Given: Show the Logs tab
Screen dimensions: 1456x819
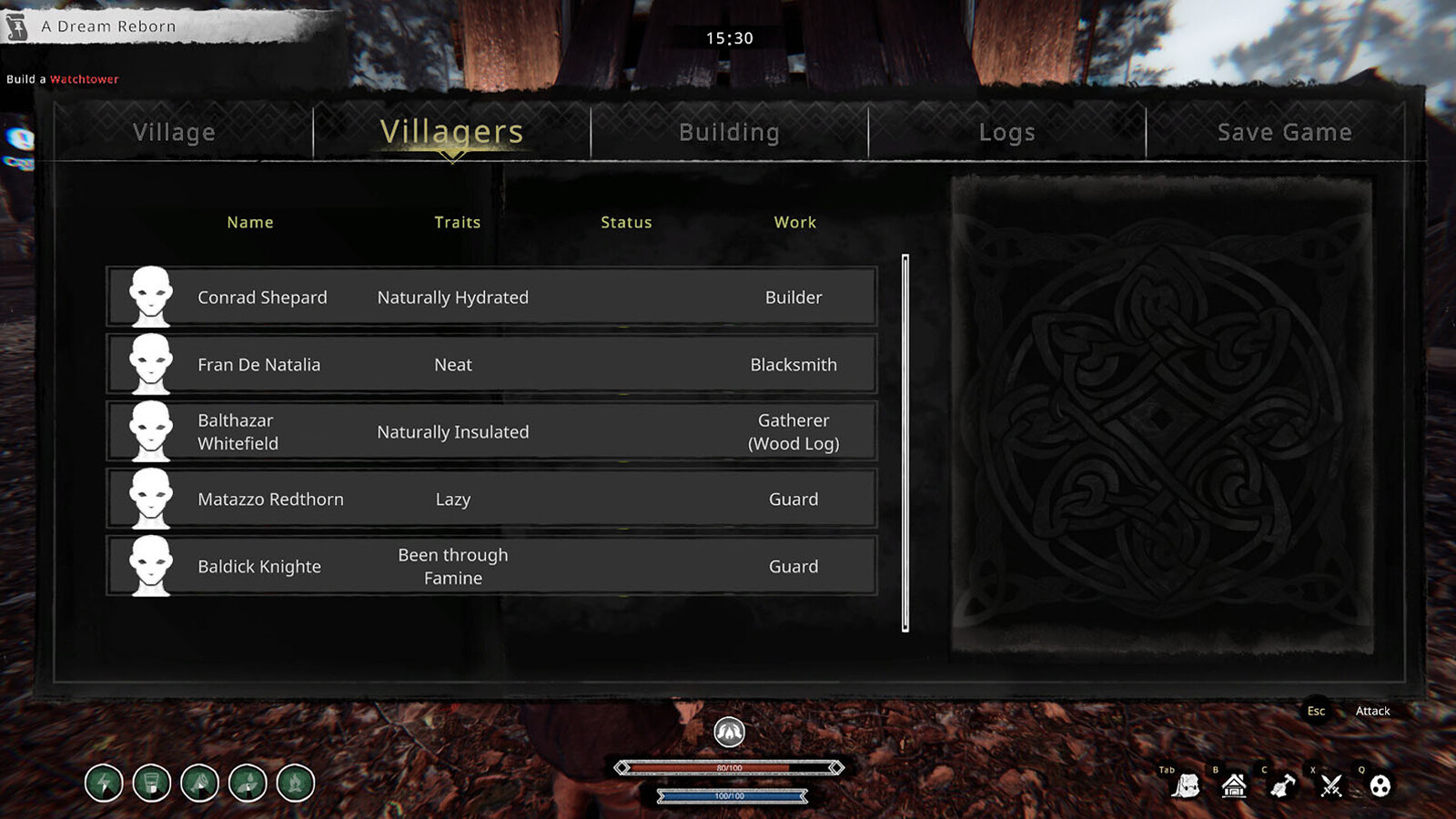Looking at the screenshot, I should tap(1006, 133).
